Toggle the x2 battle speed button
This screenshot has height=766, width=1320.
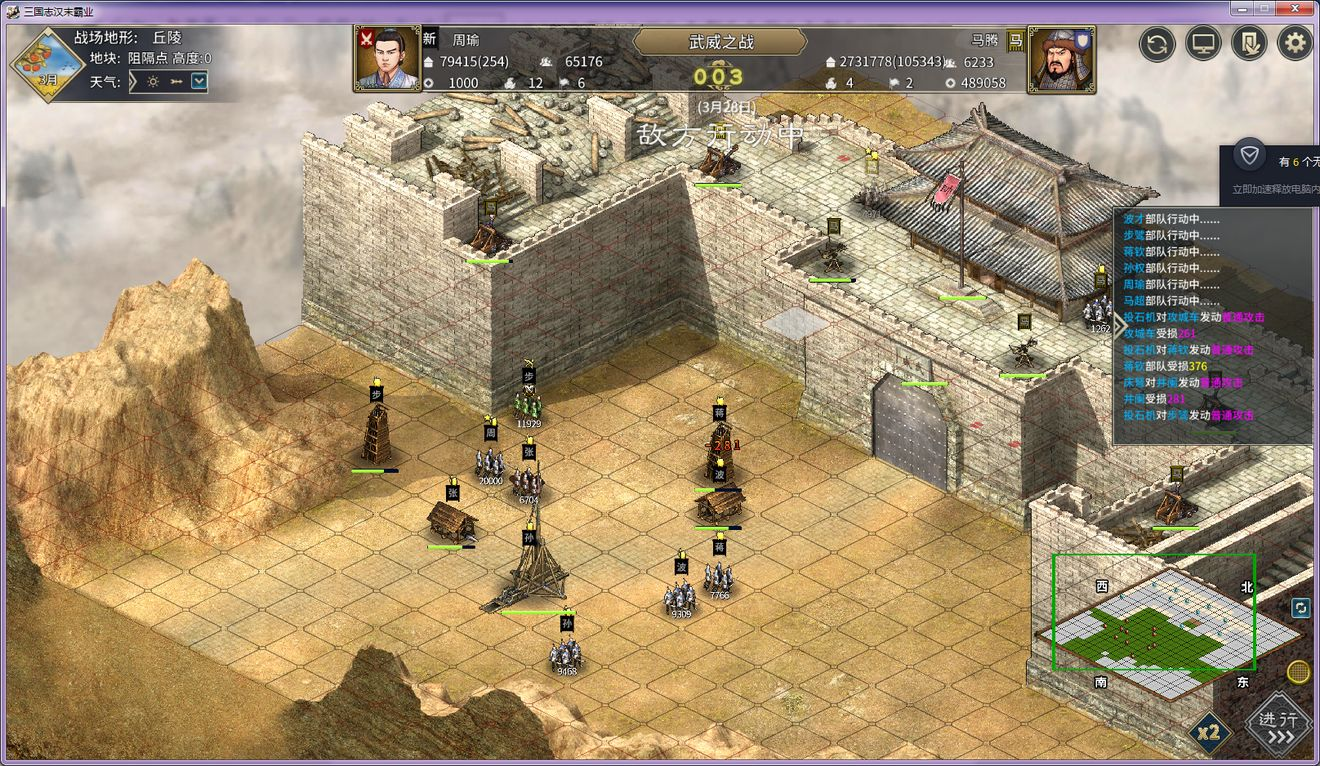click(1209, 733)
